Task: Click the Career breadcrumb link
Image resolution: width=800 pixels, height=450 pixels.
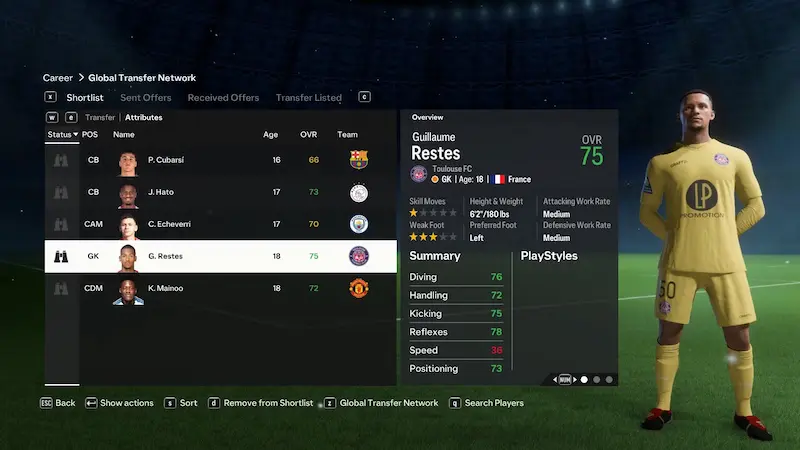Action: point(57,78)
